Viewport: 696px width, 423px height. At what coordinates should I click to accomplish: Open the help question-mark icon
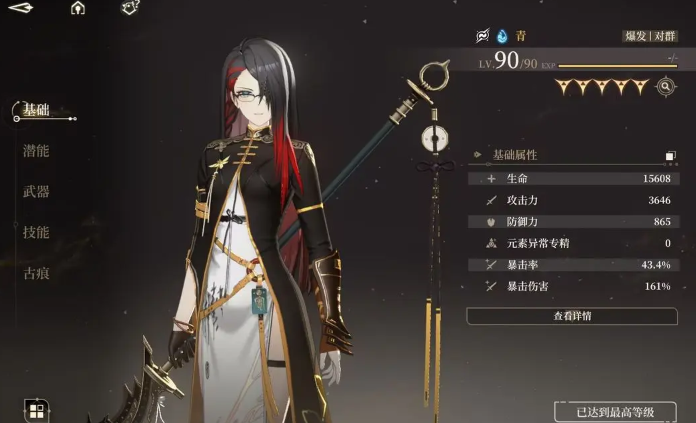pos(130,9)
